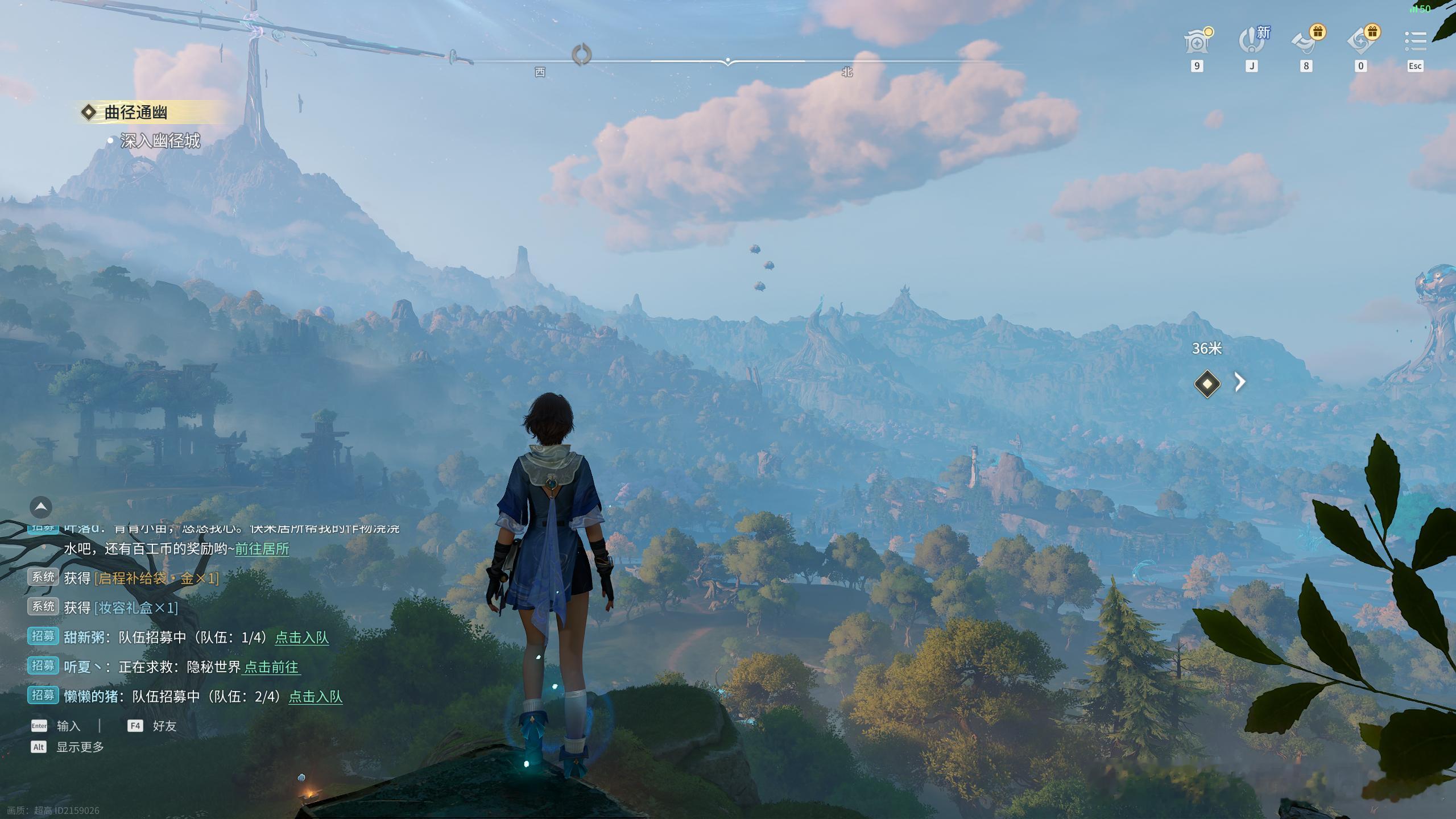1456x819 pixels.
Task: Join 甜新粥's team via 点击入队
Action: [x=302, y=638]
